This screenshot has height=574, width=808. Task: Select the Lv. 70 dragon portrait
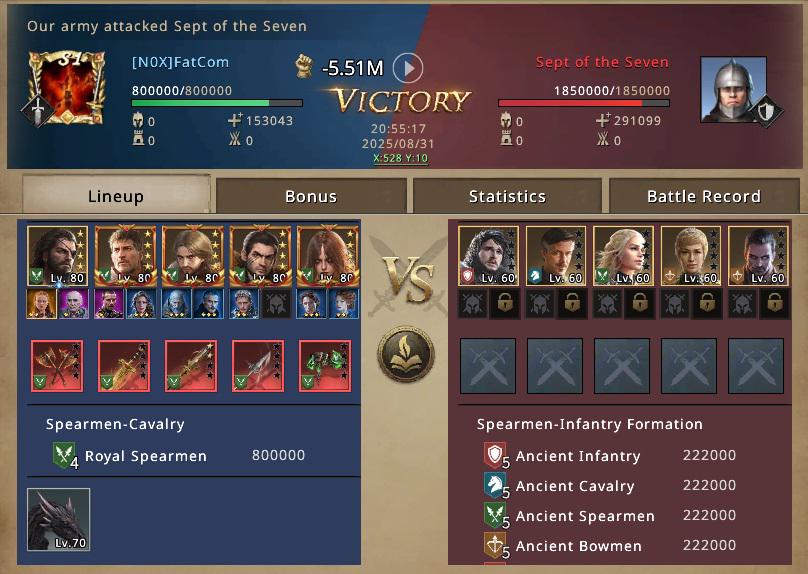click(59, 519)
